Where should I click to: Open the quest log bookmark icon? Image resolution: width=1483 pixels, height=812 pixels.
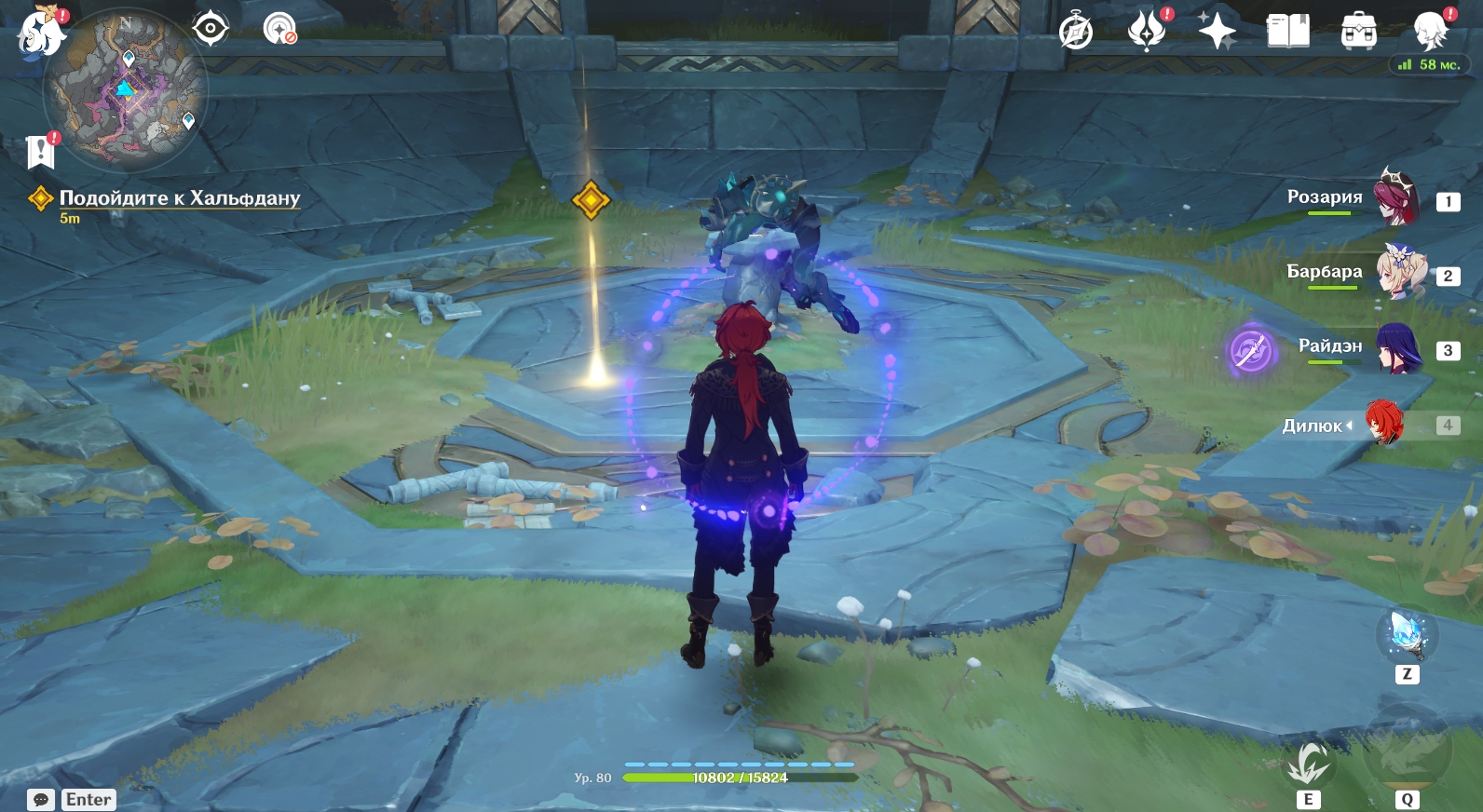pyautogui.click(x=41, y=151)
